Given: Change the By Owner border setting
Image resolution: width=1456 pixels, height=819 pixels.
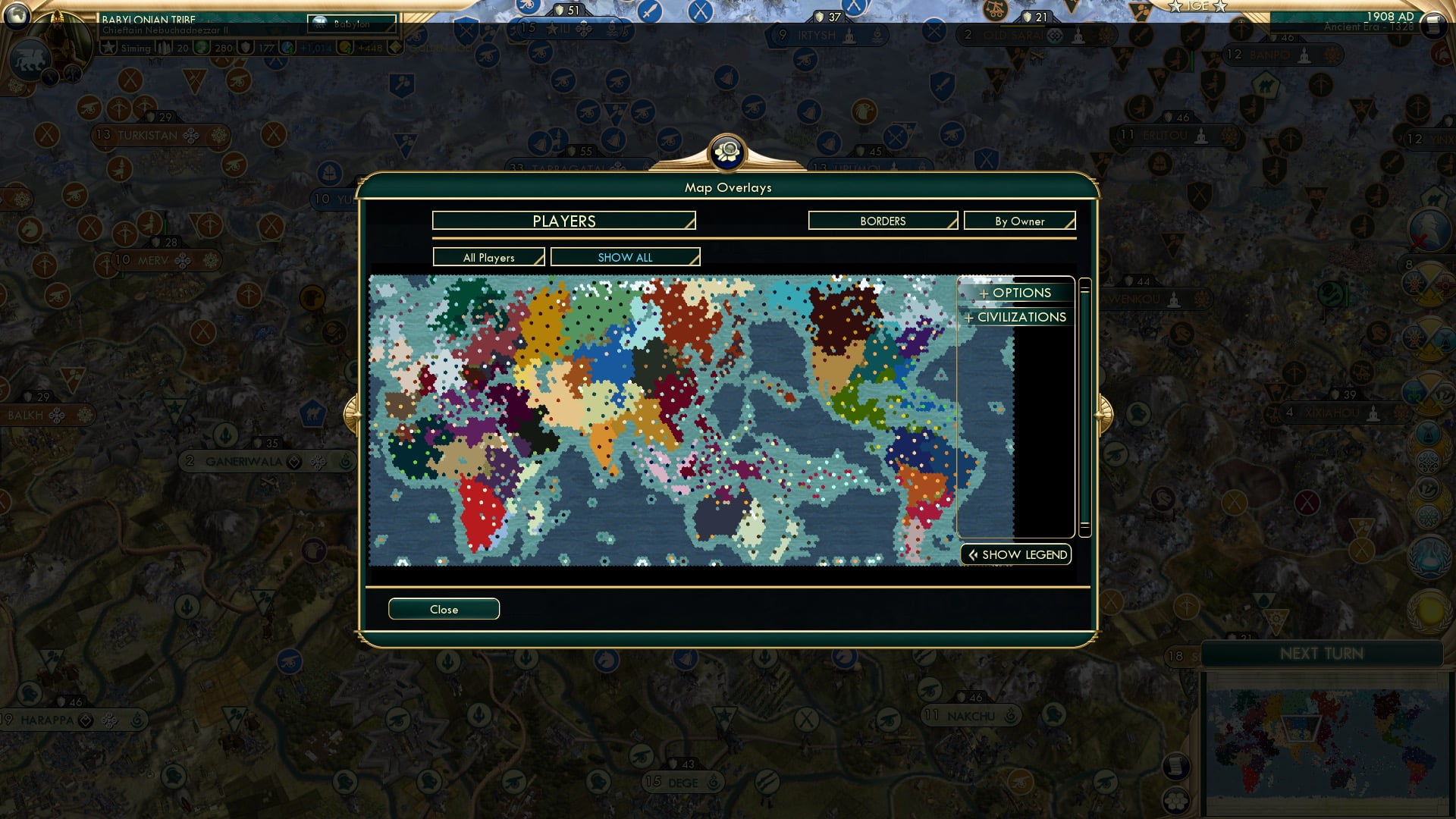Looking at the screenshot, I should click(x=1020, y=221).
